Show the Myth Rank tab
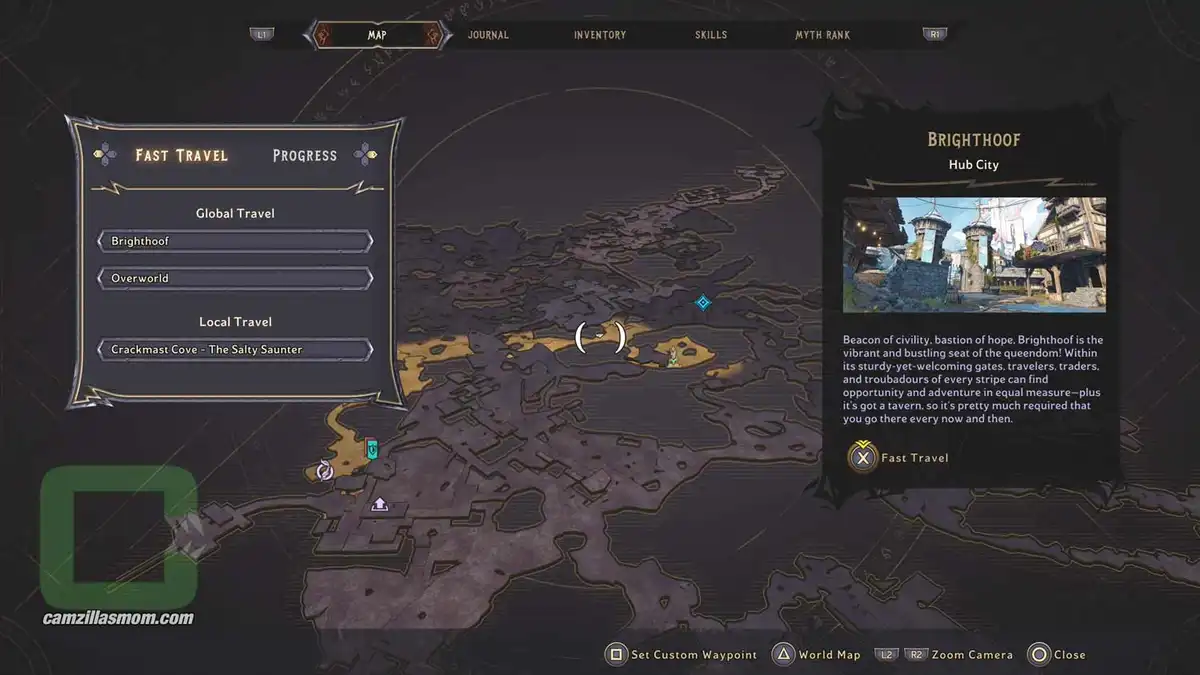Viewport: 1200px width, 675px height. pyautogui.click(x=822, y=35)
